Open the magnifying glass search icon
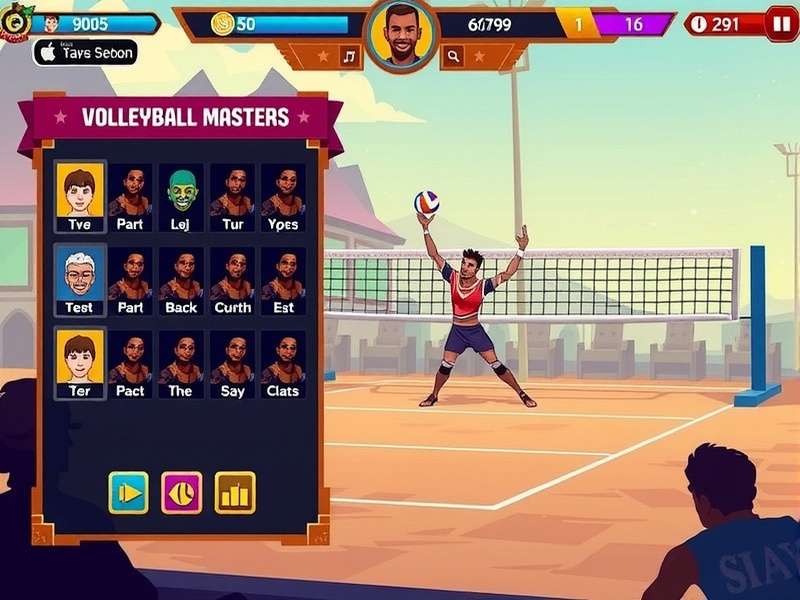 click(453, 57)
